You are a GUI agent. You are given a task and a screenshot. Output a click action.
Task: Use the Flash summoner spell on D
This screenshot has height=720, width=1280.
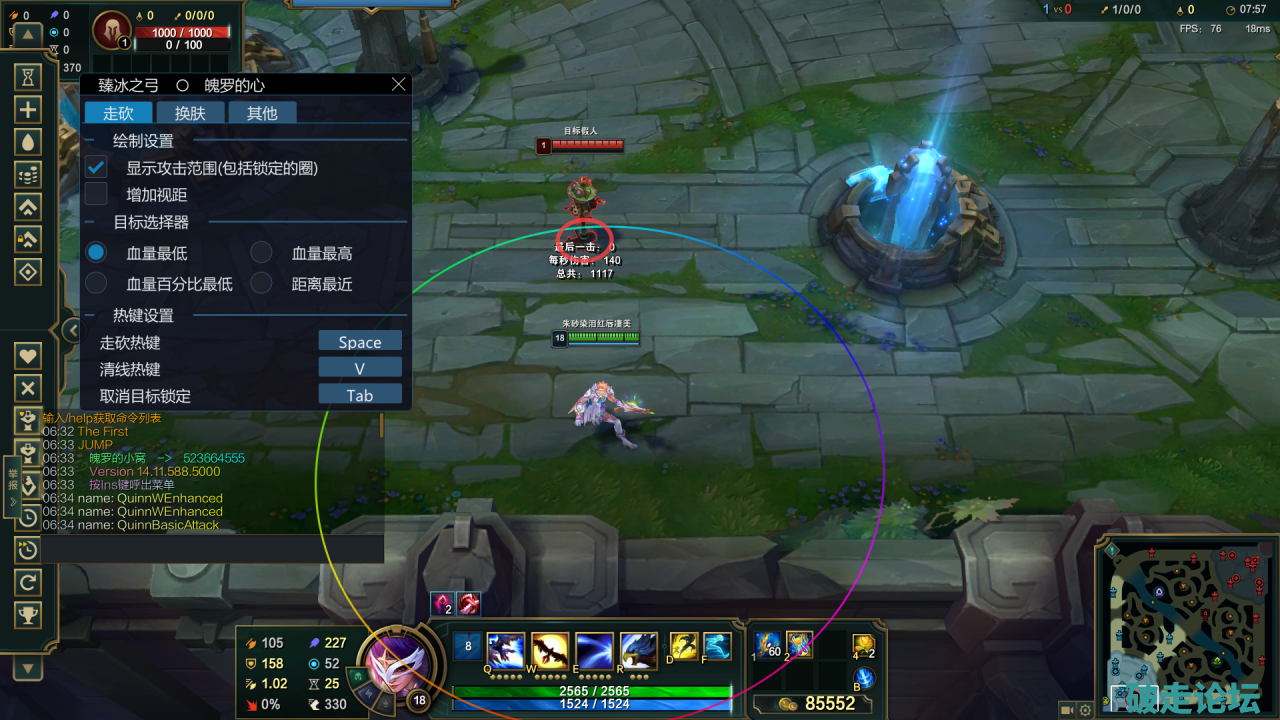[x=683, y=646]
